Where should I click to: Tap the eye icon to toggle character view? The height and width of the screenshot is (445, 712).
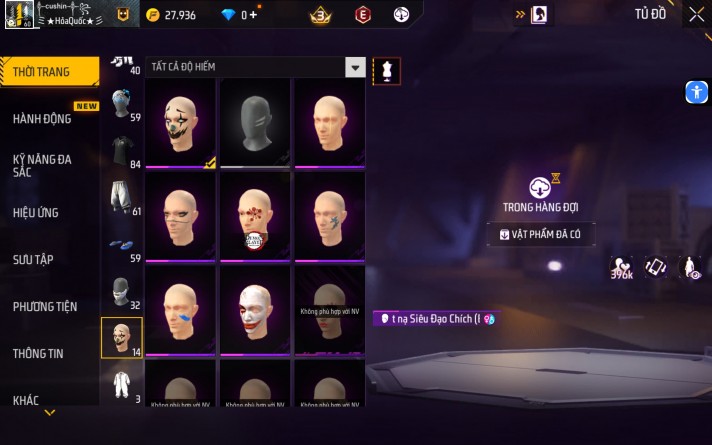[x=690, y=267]
